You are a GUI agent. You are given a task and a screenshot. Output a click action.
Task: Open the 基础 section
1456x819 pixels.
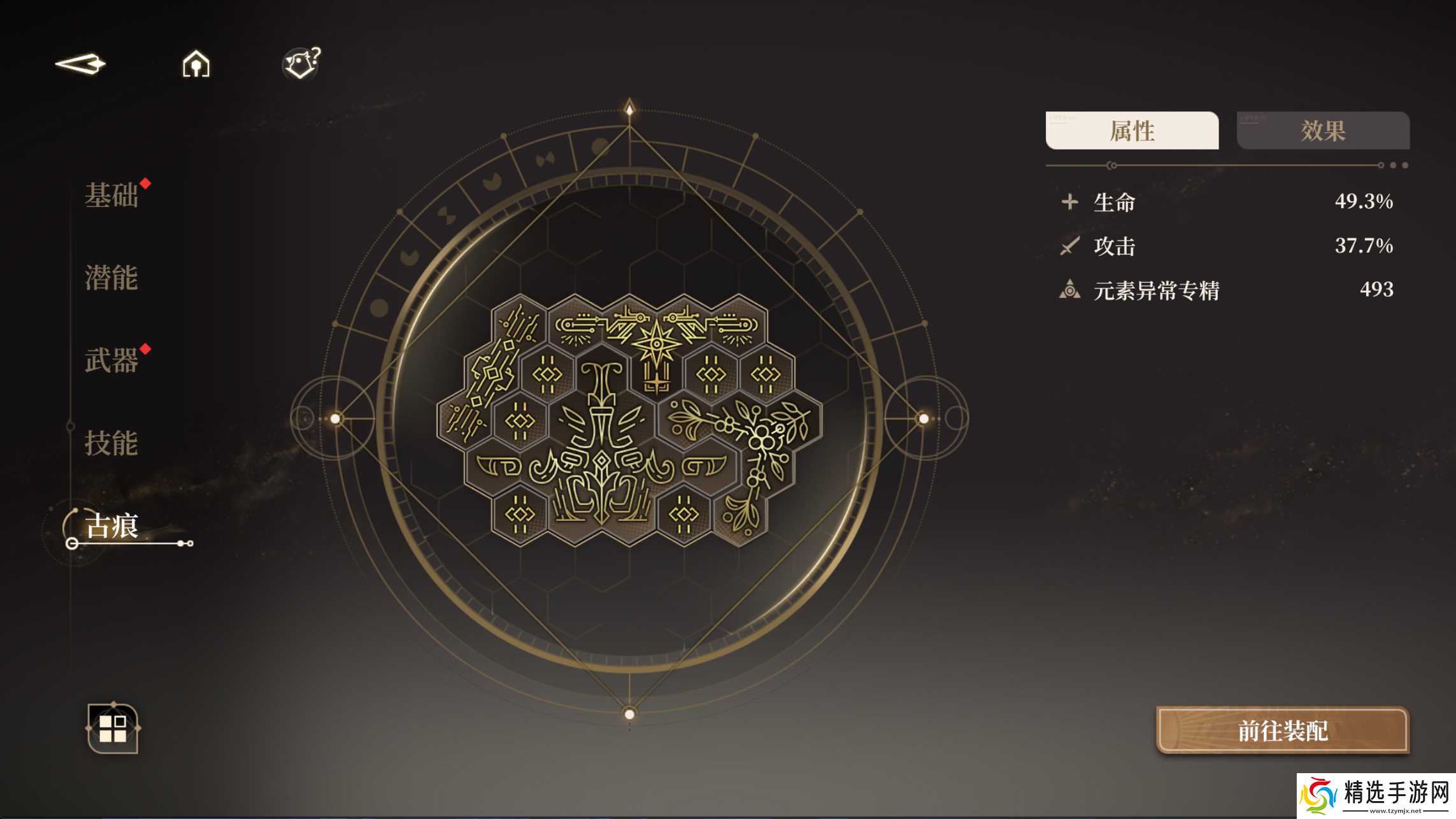click(111, 195)
